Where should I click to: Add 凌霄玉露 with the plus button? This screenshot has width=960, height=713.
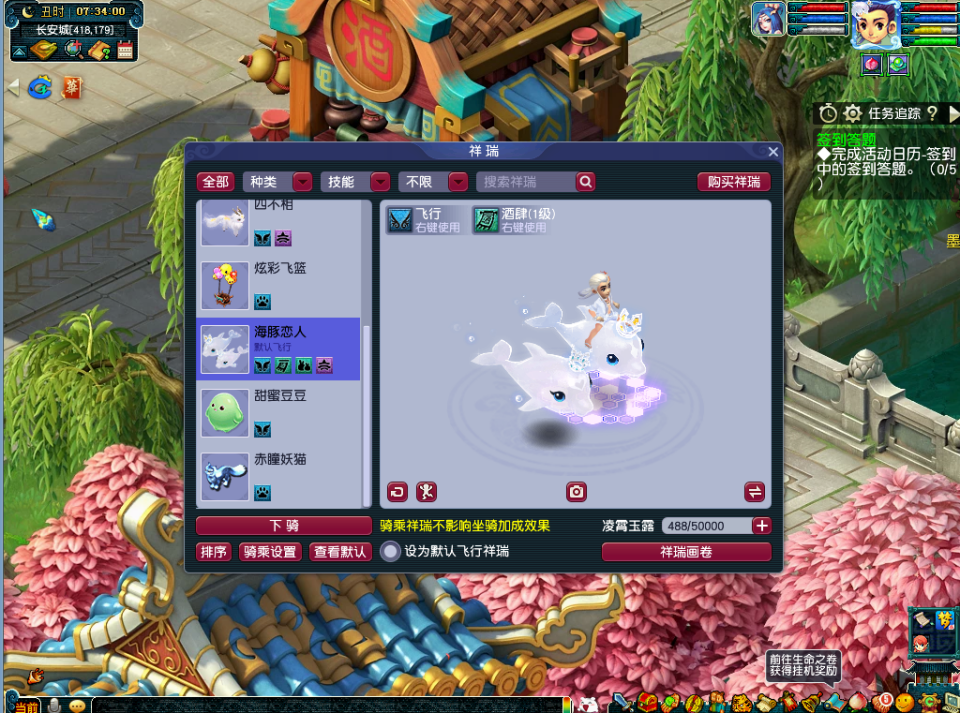tap(762, 526)
